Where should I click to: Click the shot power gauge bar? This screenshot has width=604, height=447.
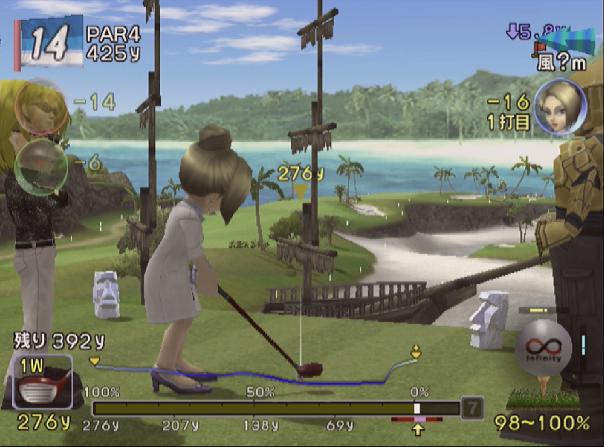coord(274,408)
